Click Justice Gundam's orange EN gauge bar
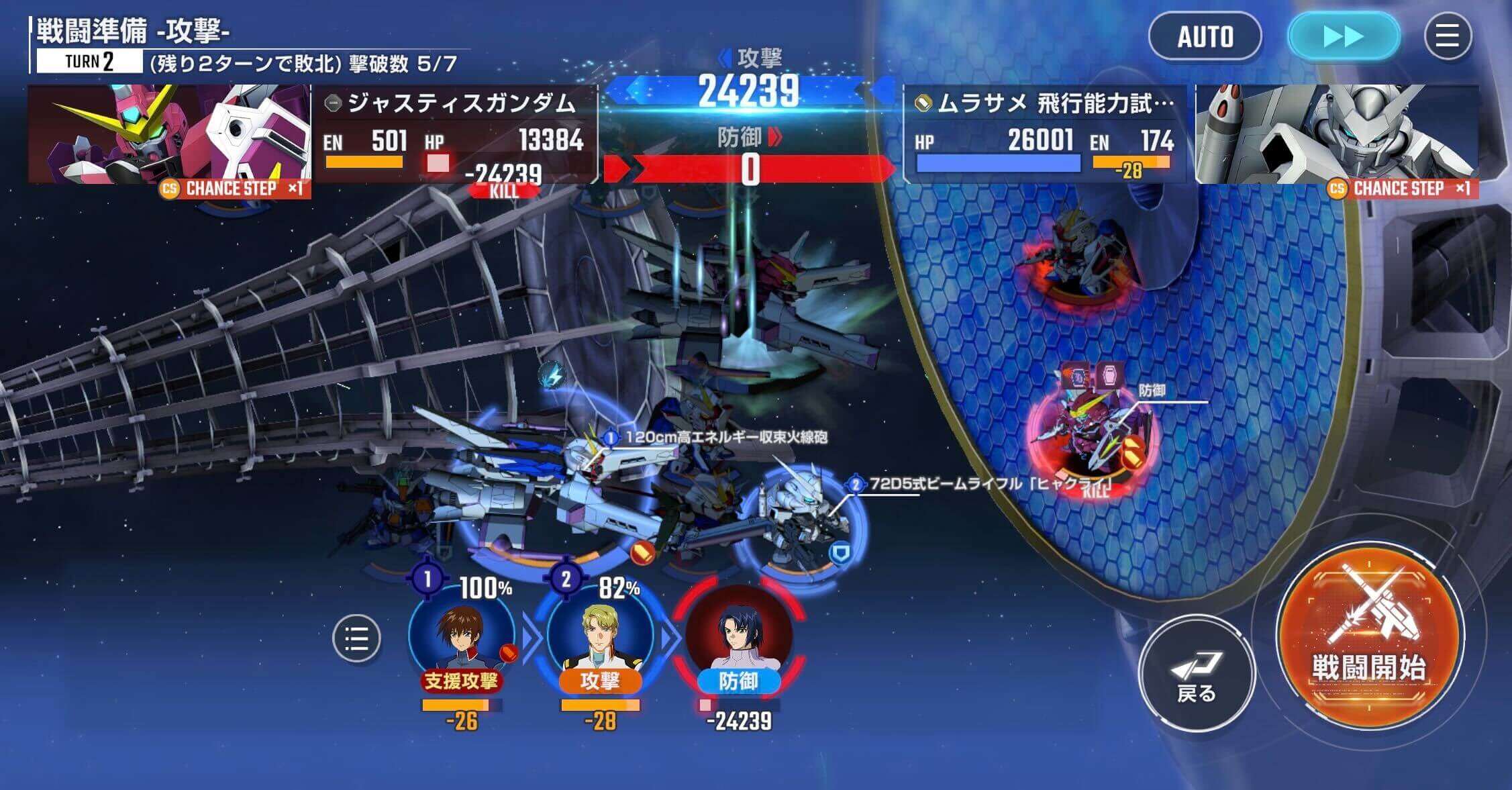 pyautogui.click(x=363, y=161)
